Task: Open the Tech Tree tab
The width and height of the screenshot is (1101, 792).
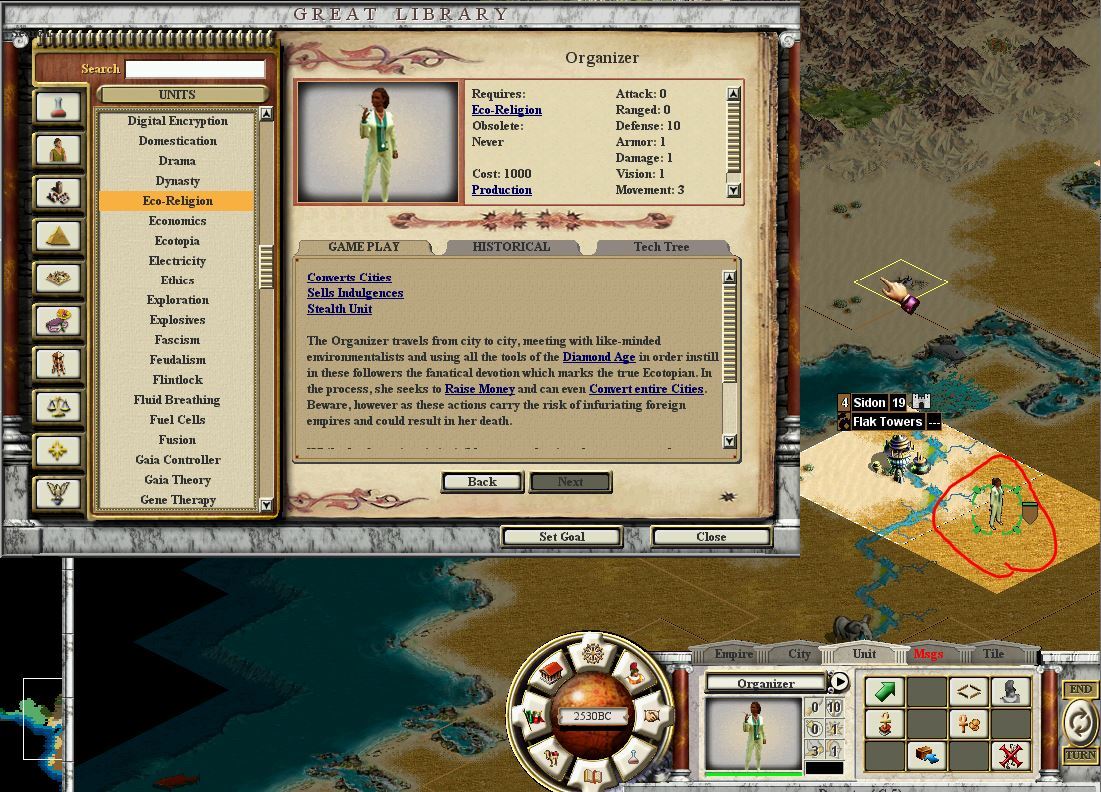Action: pos(661,247)
